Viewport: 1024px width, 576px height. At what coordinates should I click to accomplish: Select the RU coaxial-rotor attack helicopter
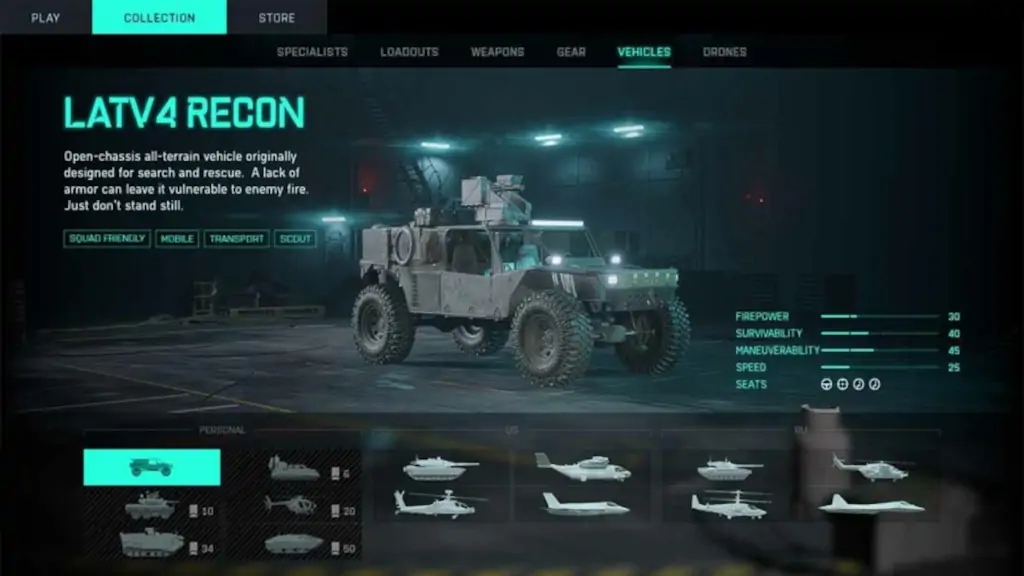coord(731,503)
